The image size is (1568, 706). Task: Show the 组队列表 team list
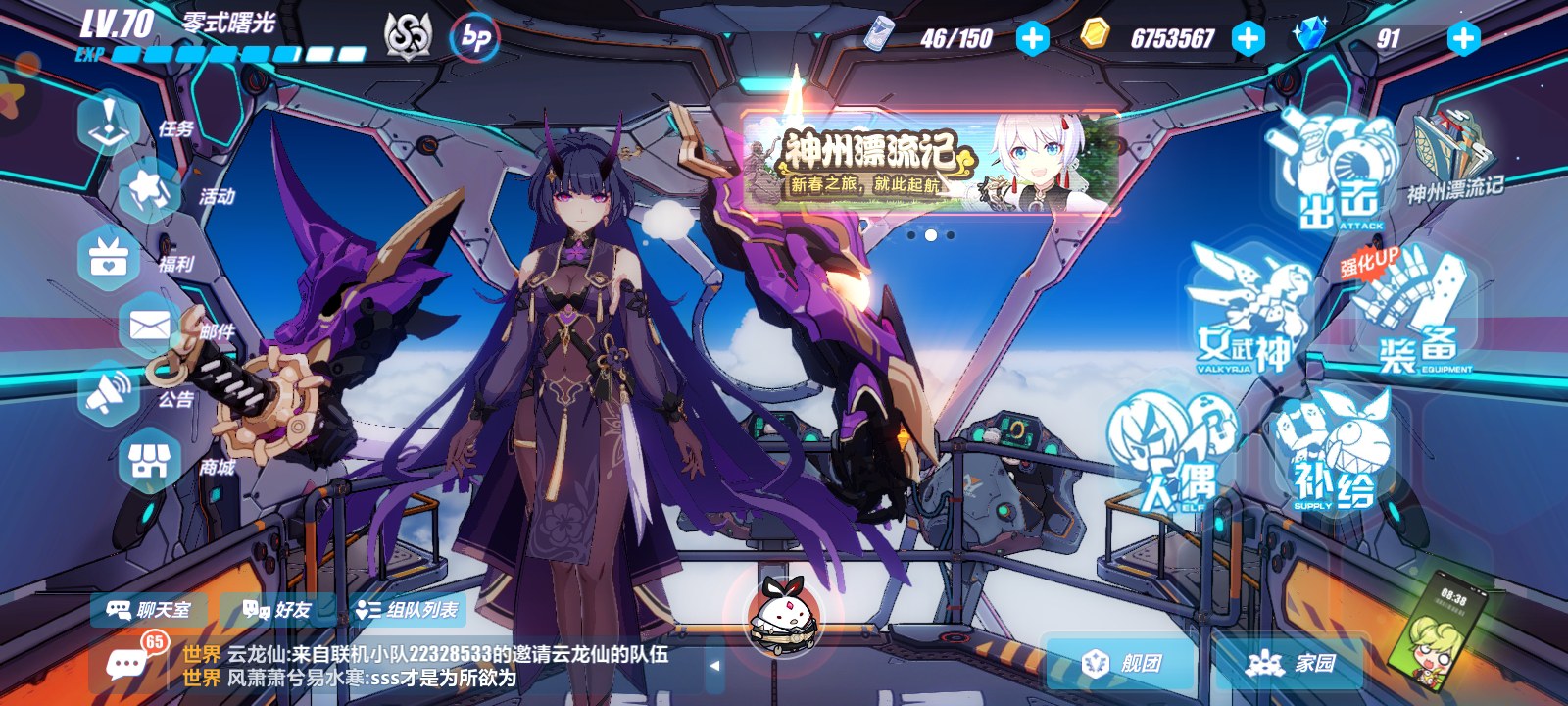point(408,610)
